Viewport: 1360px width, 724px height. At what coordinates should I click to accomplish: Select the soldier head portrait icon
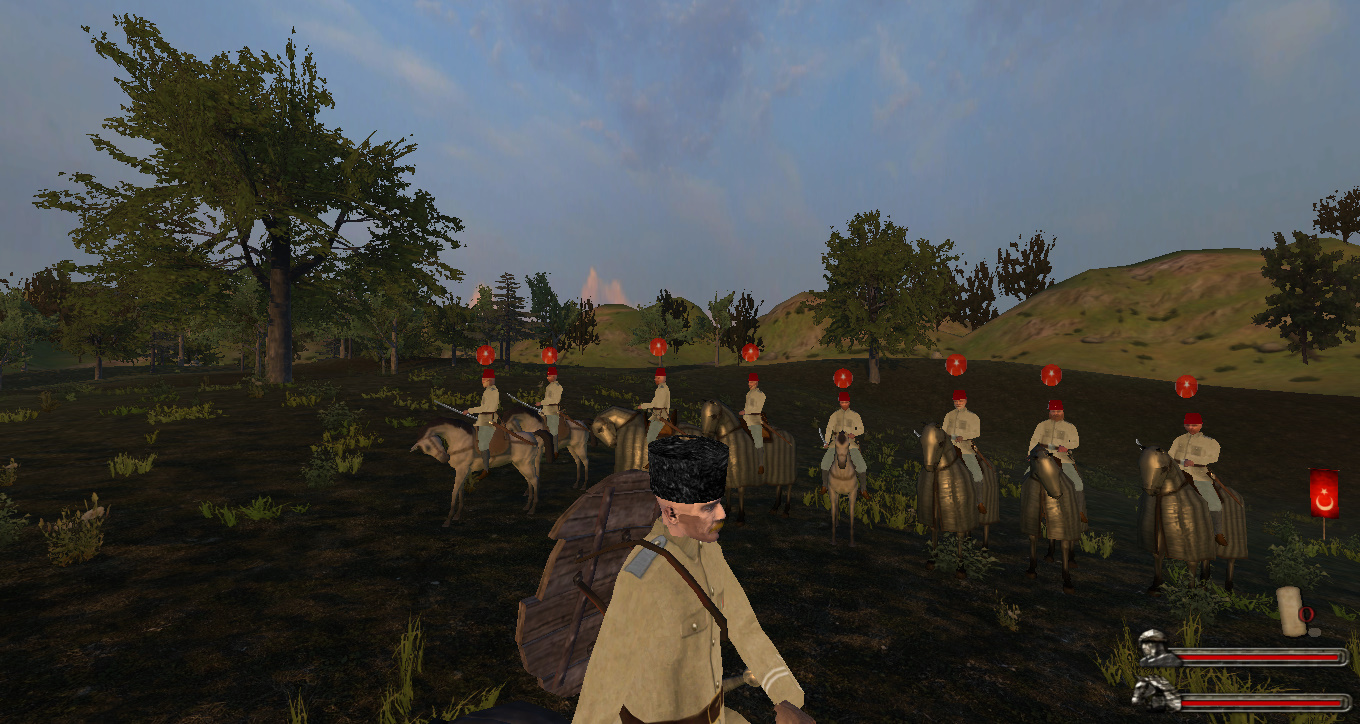point(1152,649)
